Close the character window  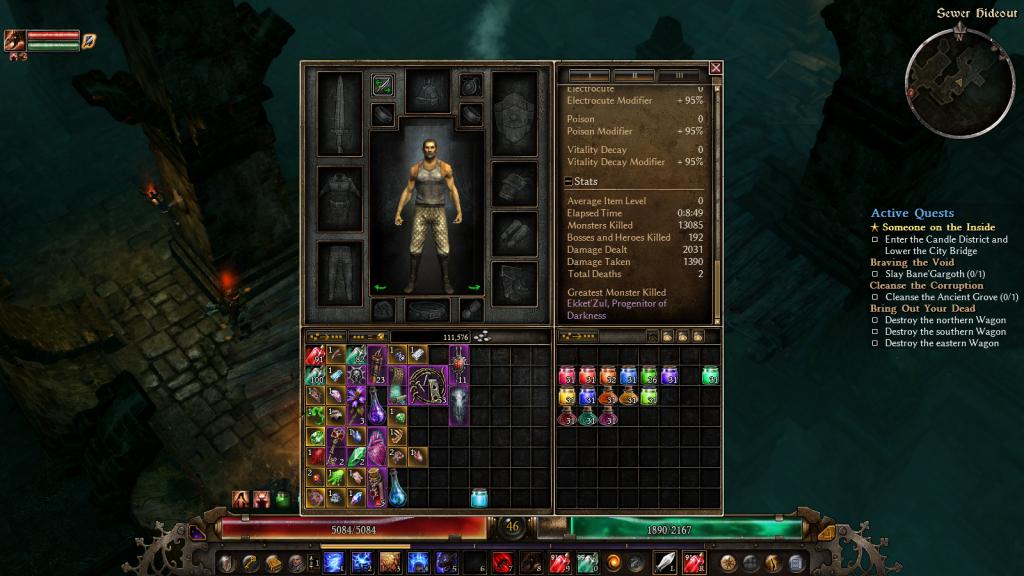click(715, 68)
